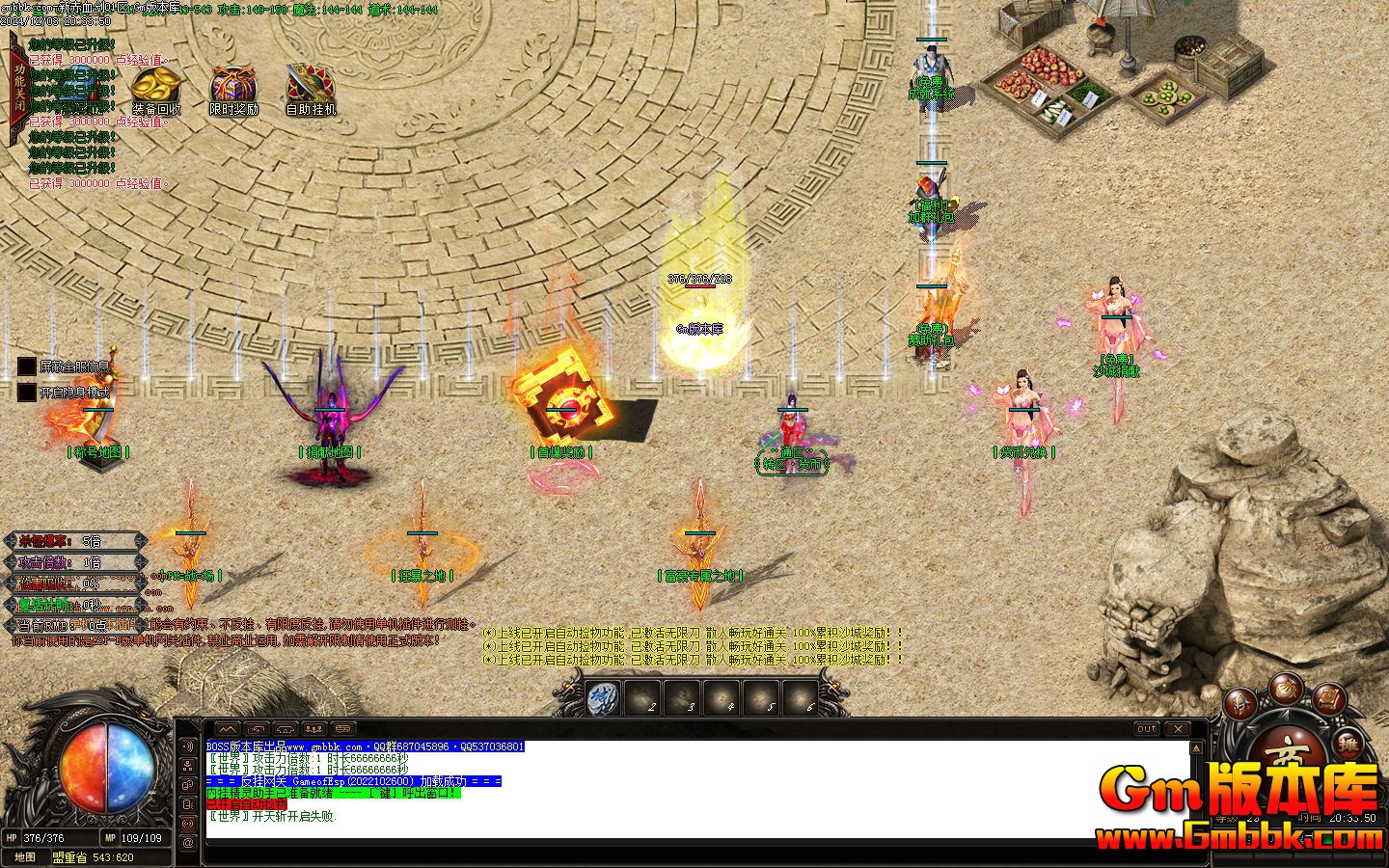Collapse the 功能关闭 side tab
Screen dimensions: 1389x868
16,87
